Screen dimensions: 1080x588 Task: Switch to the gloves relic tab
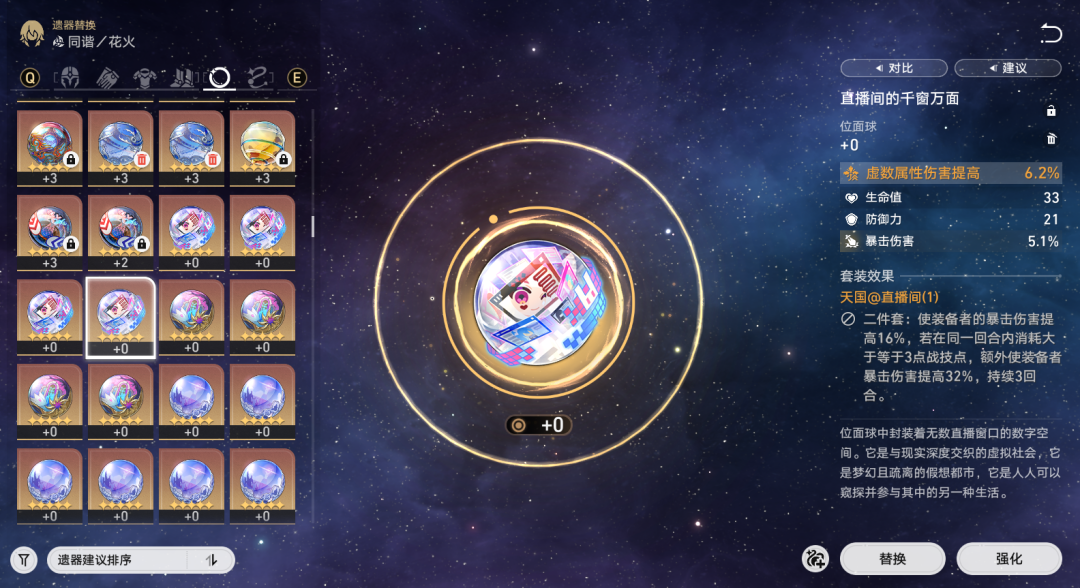click(x=108, y=78)
